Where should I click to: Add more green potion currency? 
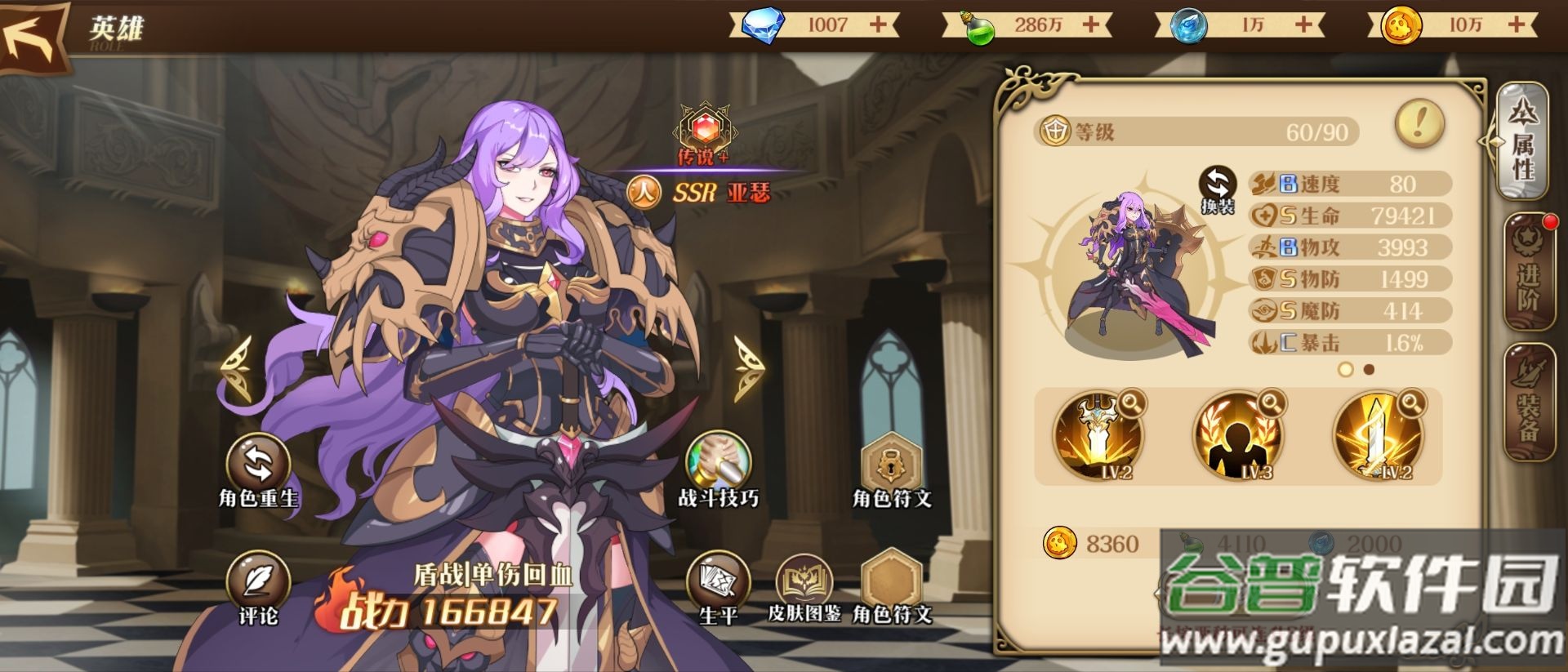(x=1091, y=24)
